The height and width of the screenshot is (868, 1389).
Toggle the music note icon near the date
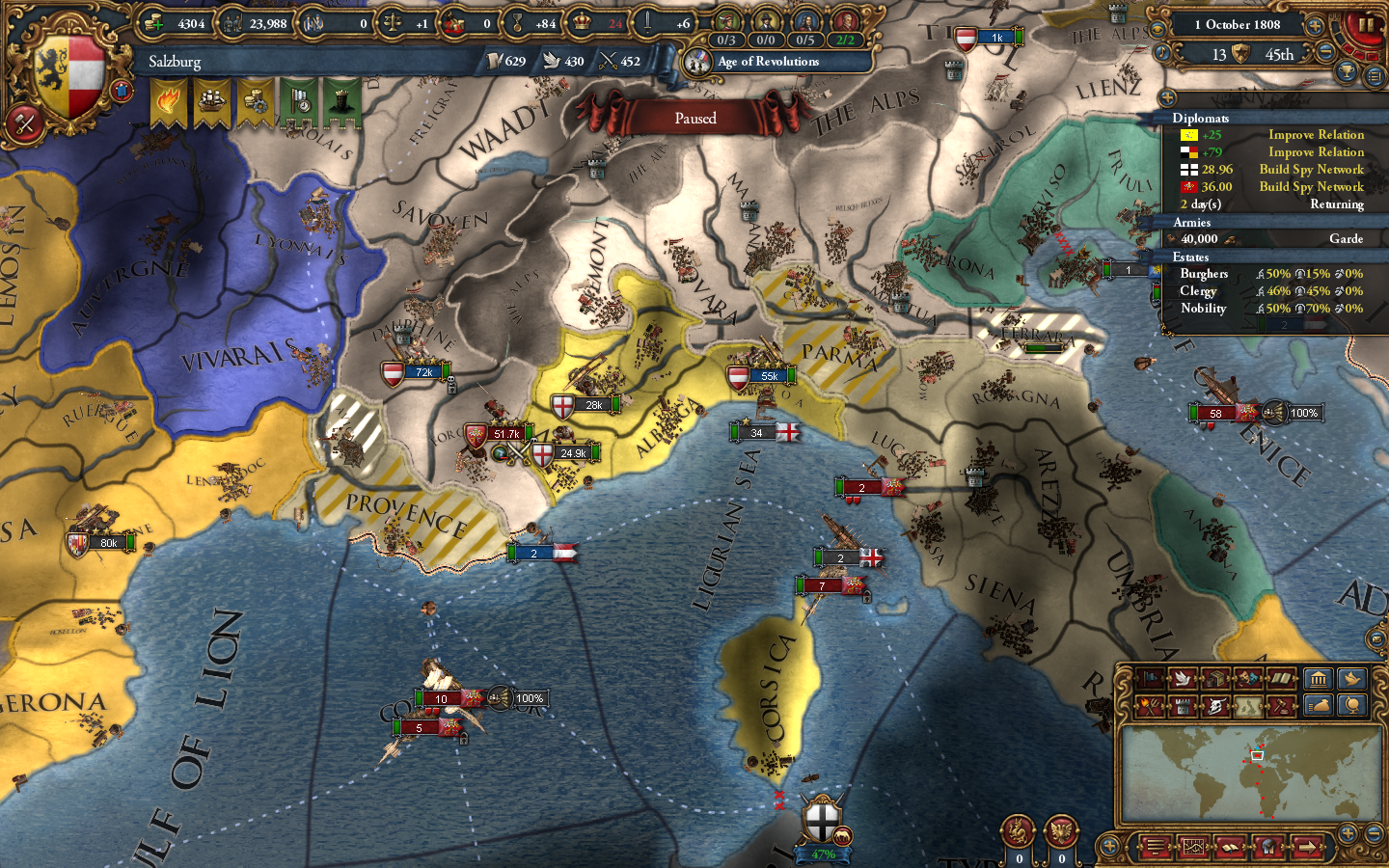pos(1162,53)
